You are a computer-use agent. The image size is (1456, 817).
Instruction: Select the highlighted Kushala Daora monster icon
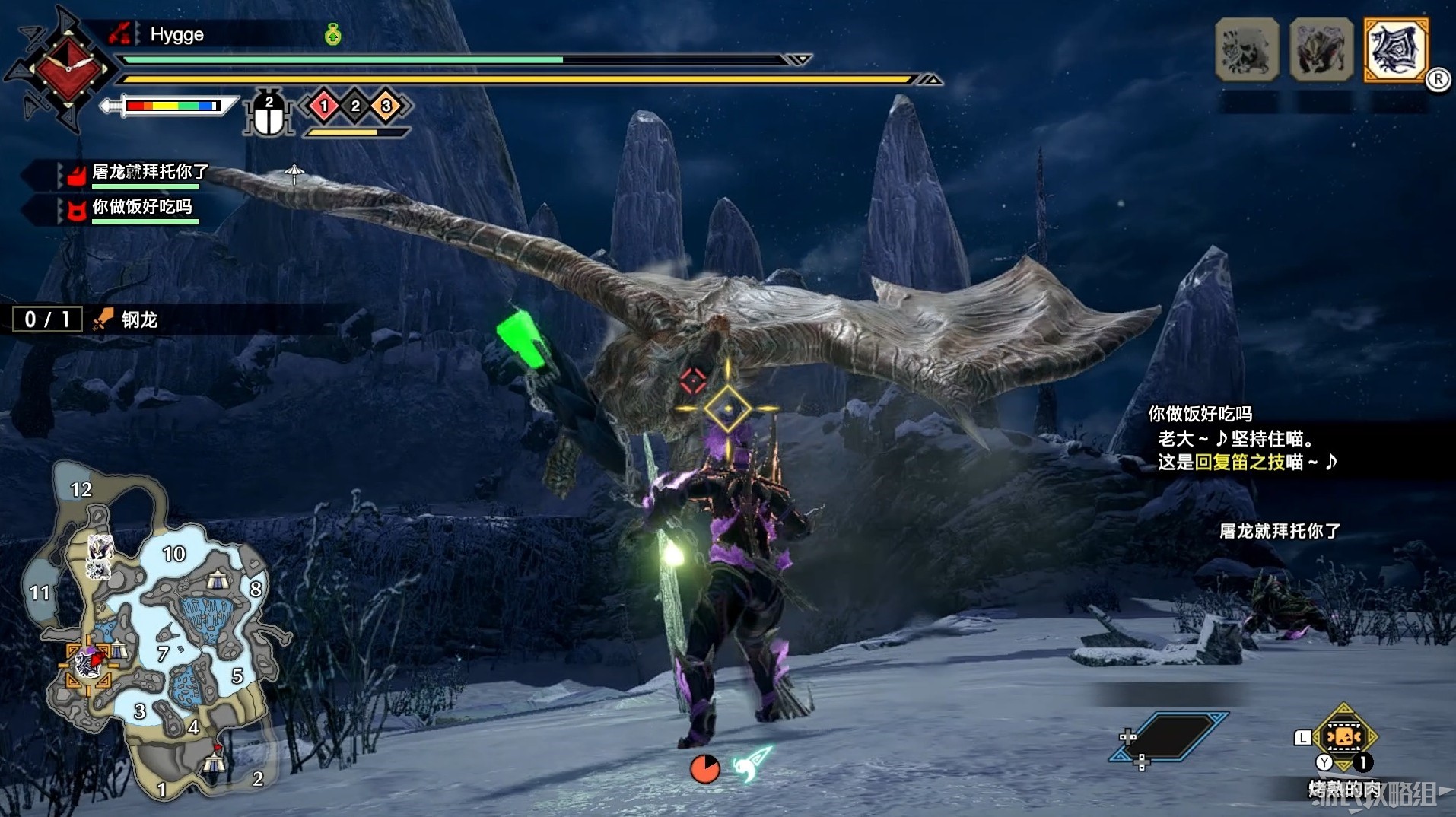coord(1395,49)
